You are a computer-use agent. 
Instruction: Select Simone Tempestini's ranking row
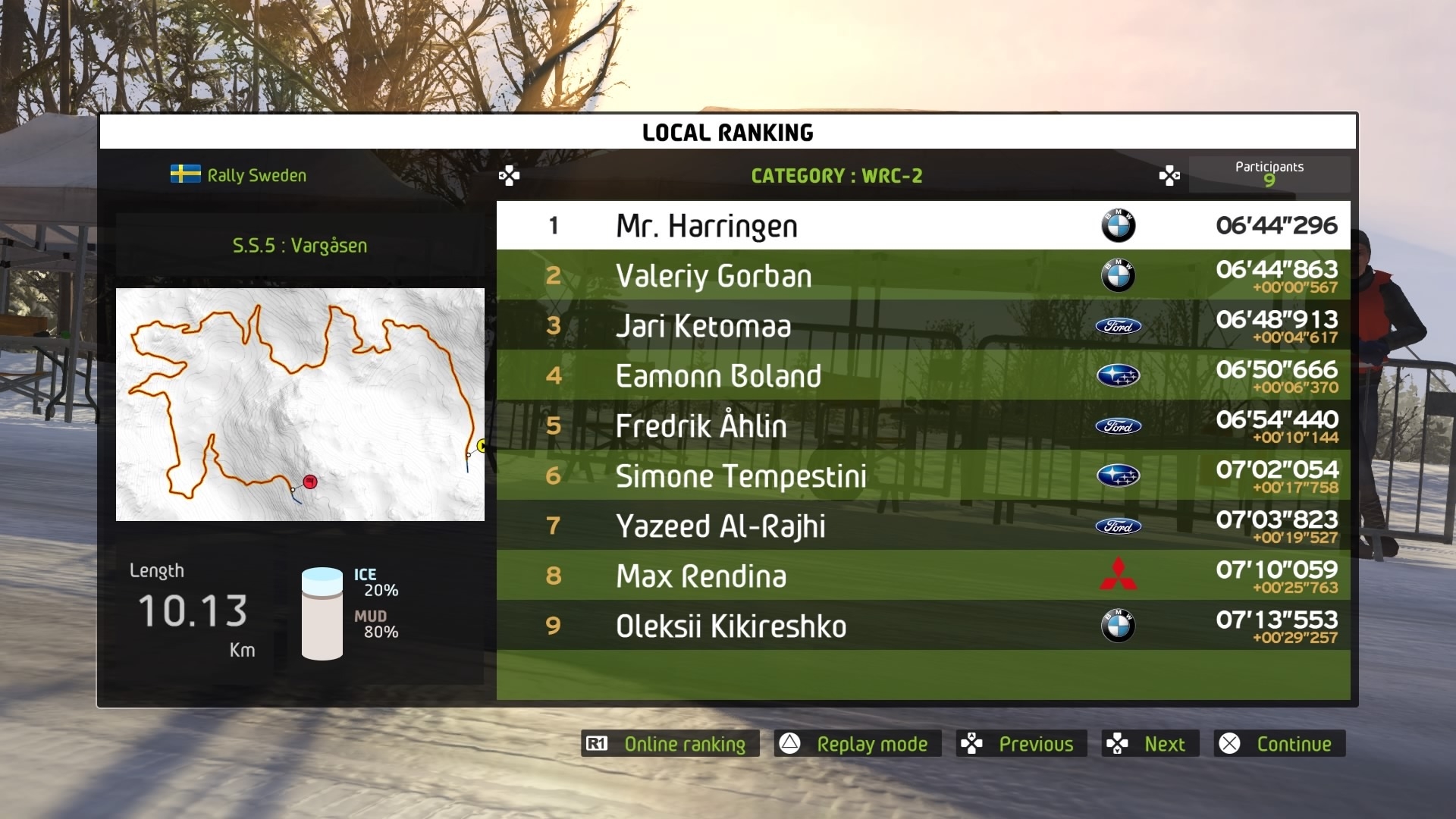point(923,475)
